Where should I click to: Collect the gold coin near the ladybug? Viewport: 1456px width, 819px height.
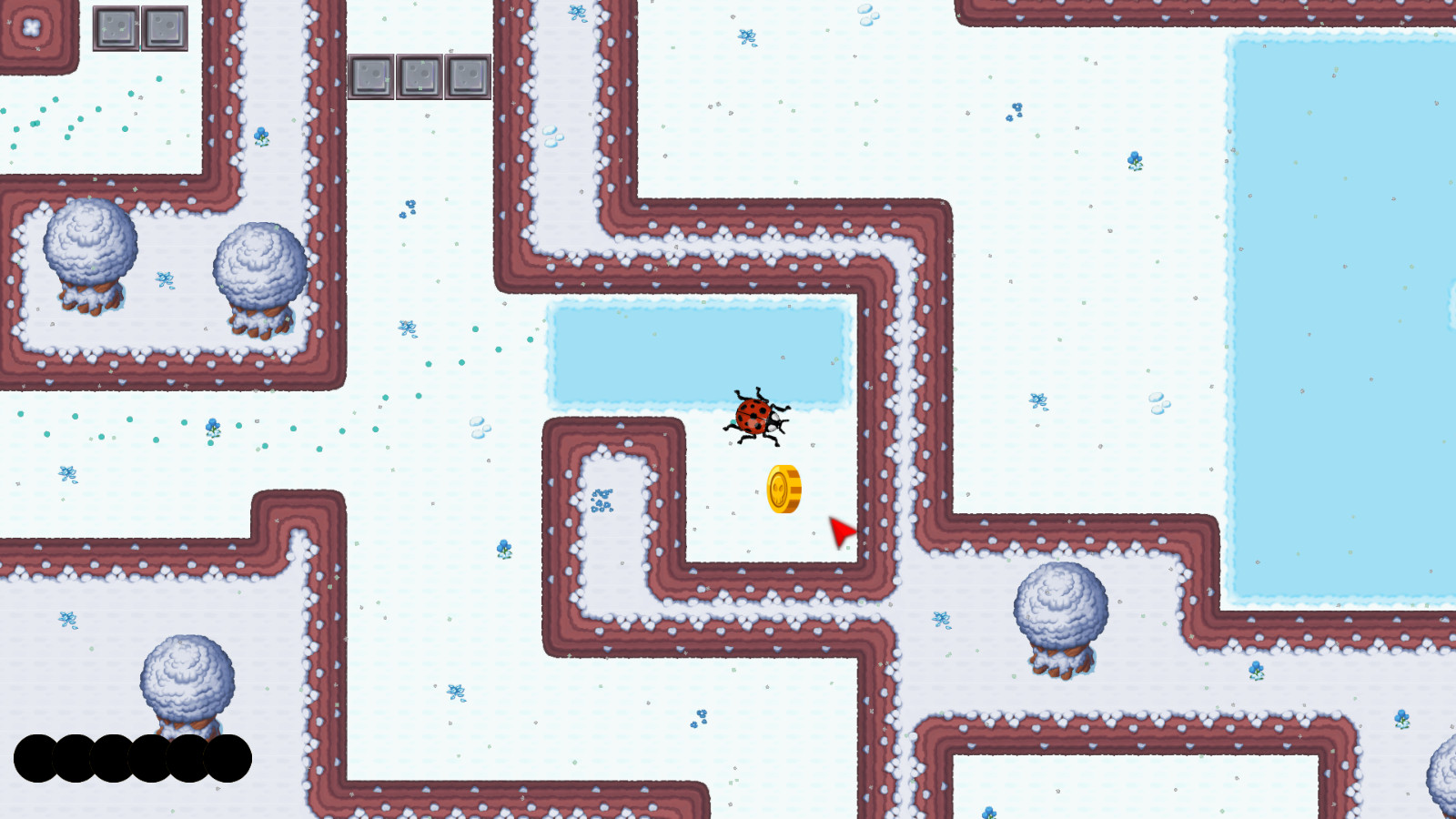point(783,489)
